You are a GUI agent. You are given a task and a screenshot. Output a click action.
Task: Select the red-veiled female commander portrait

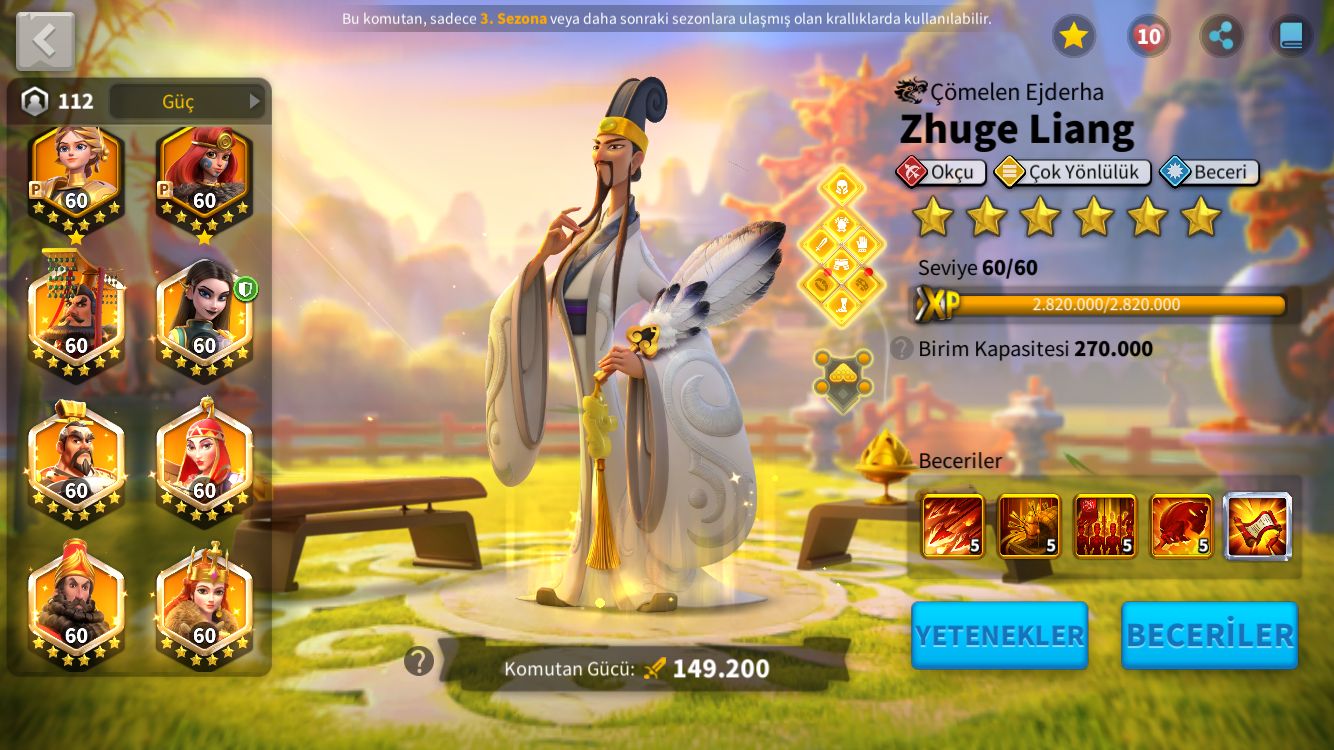(x=204, y=459)
